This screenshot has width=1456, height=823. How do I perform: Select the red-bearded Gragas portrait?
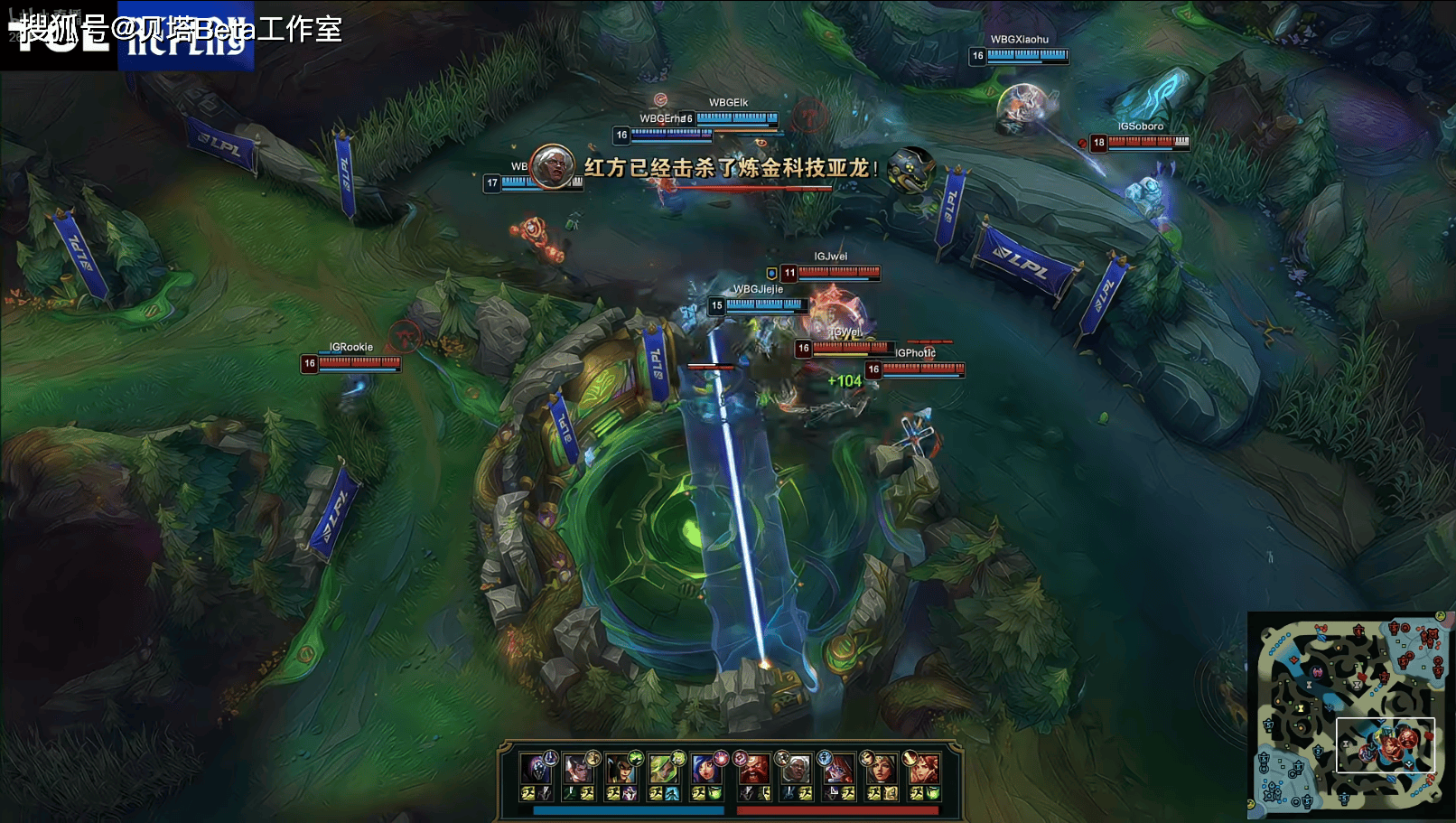coord(752,770)
